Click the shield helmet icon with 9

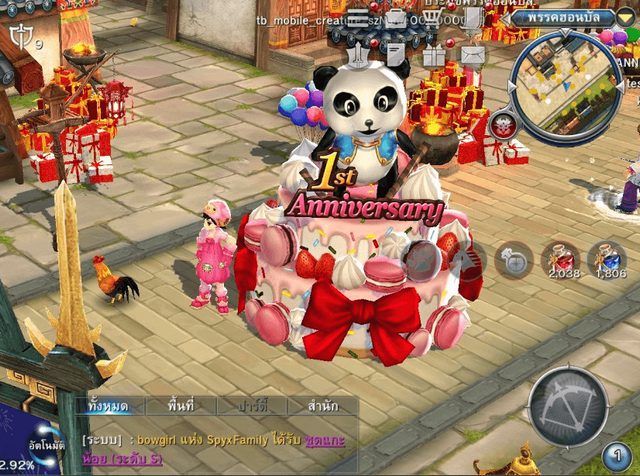20,38
